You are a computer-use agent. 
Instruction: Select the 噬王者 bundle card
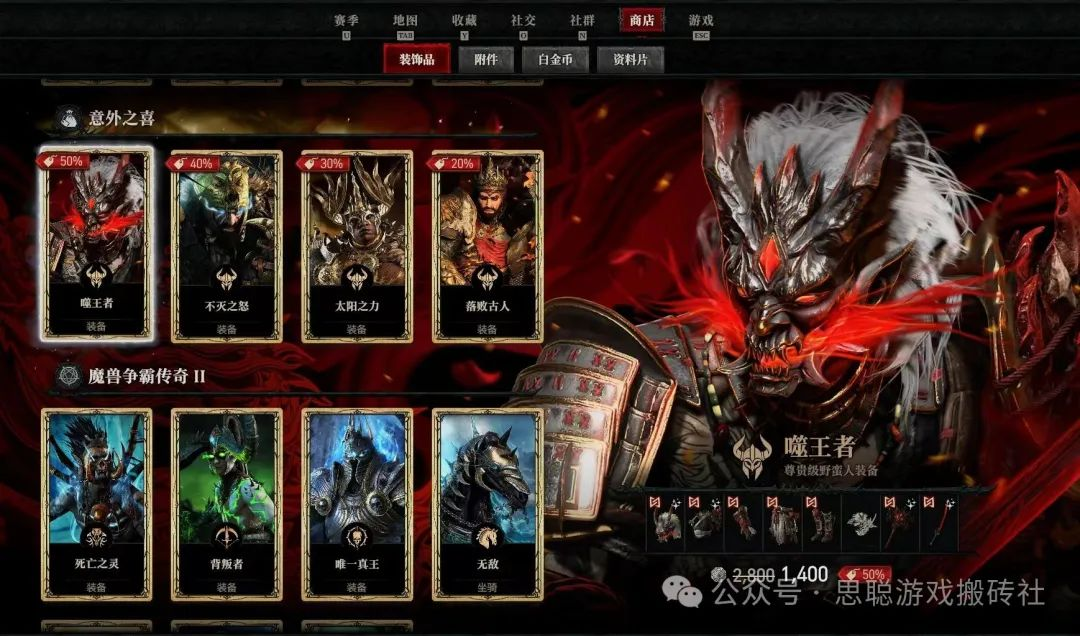pyautogui.click(x=96, y=244)
